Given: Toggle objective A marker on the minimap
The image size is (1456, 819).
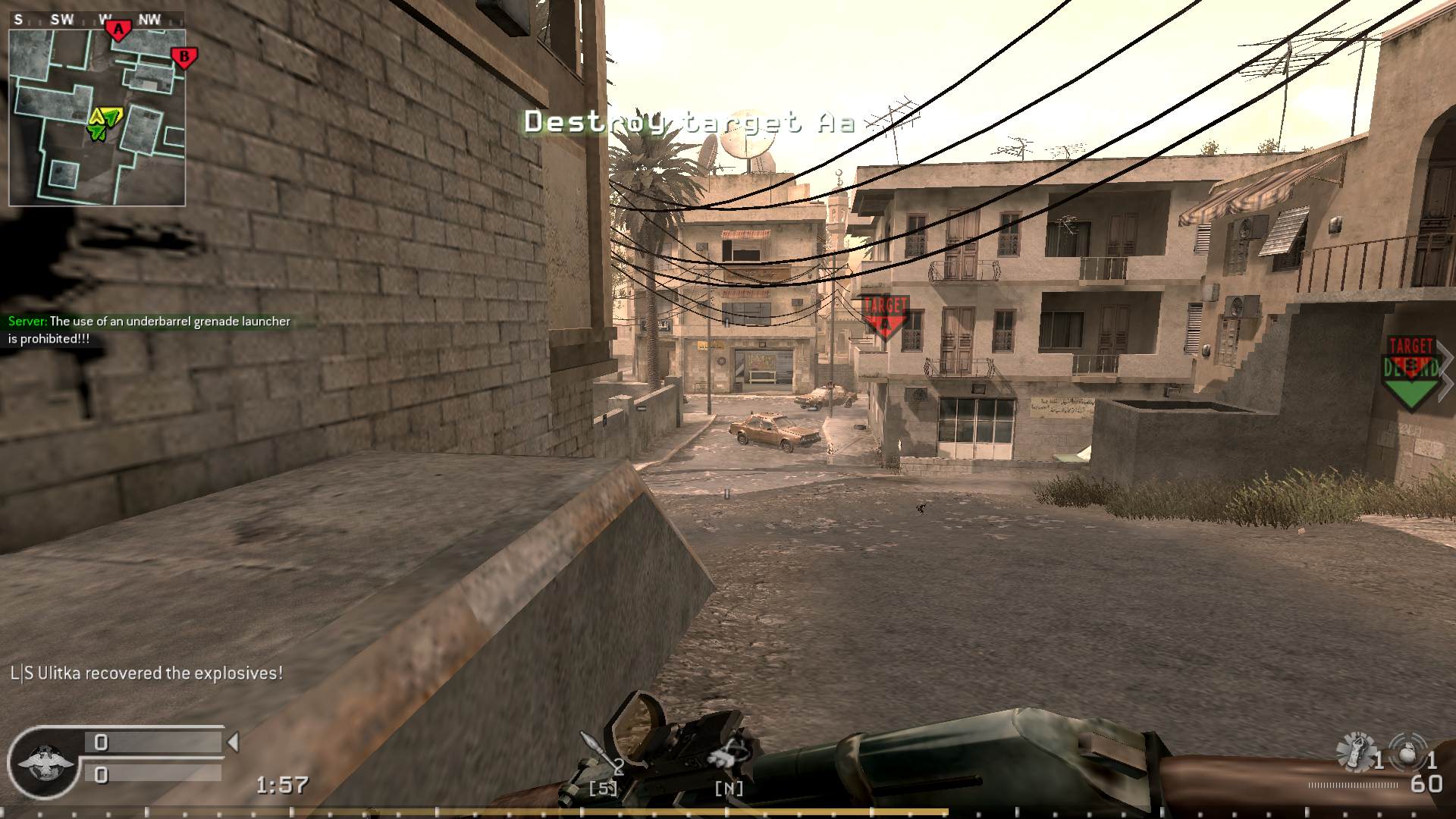Looking at the screenshot, I should [x=118, y=29].
